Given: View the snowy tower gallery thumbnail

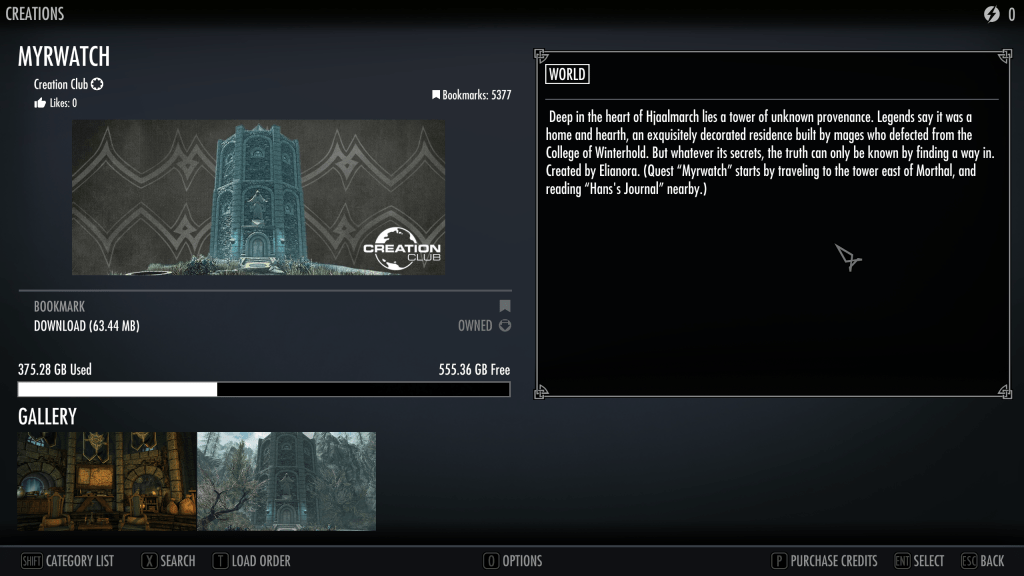Looking at the screenshot, I should click(286, 481).
